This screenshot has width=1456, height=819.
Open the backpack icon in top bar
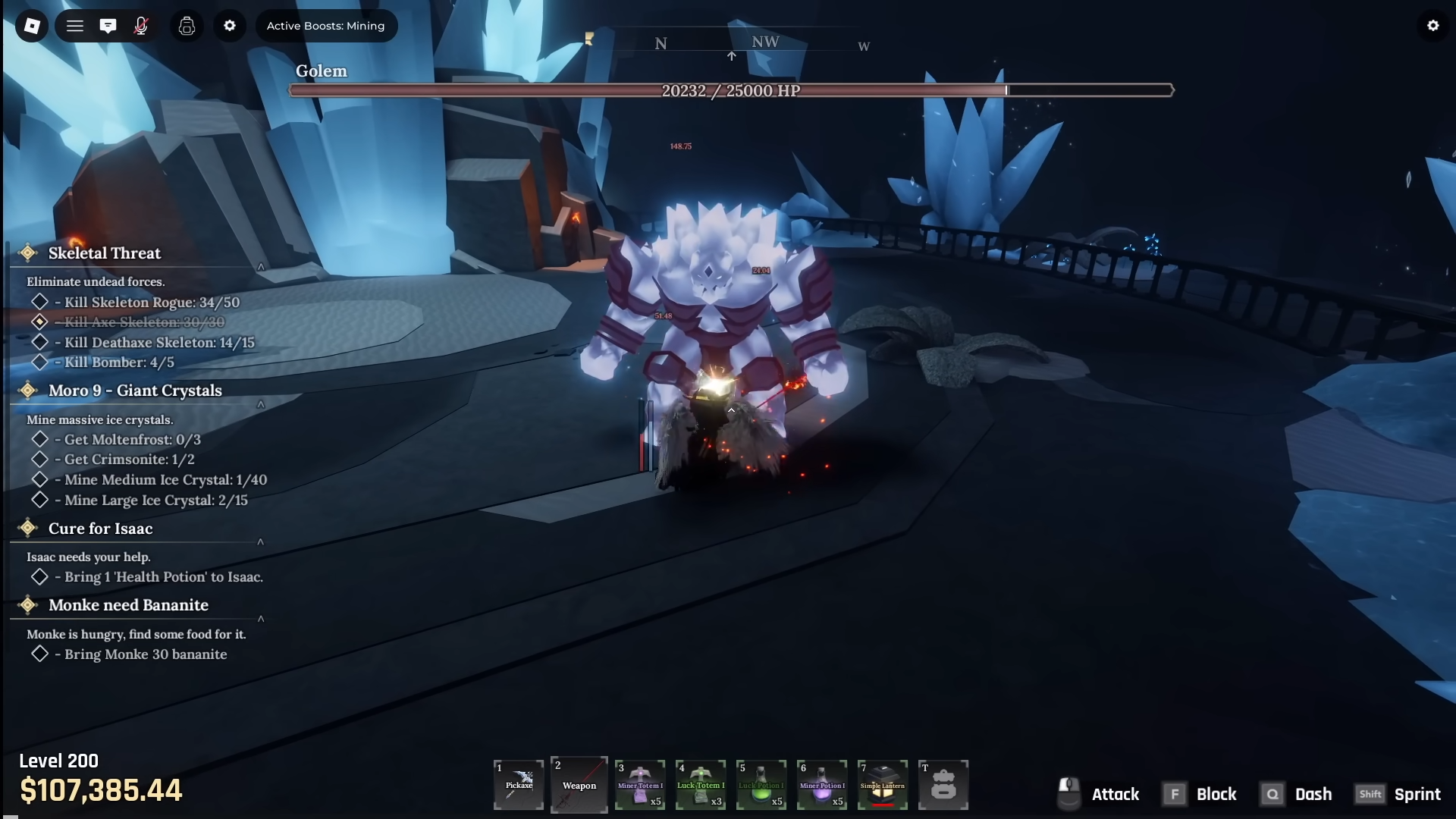(187, 26)
